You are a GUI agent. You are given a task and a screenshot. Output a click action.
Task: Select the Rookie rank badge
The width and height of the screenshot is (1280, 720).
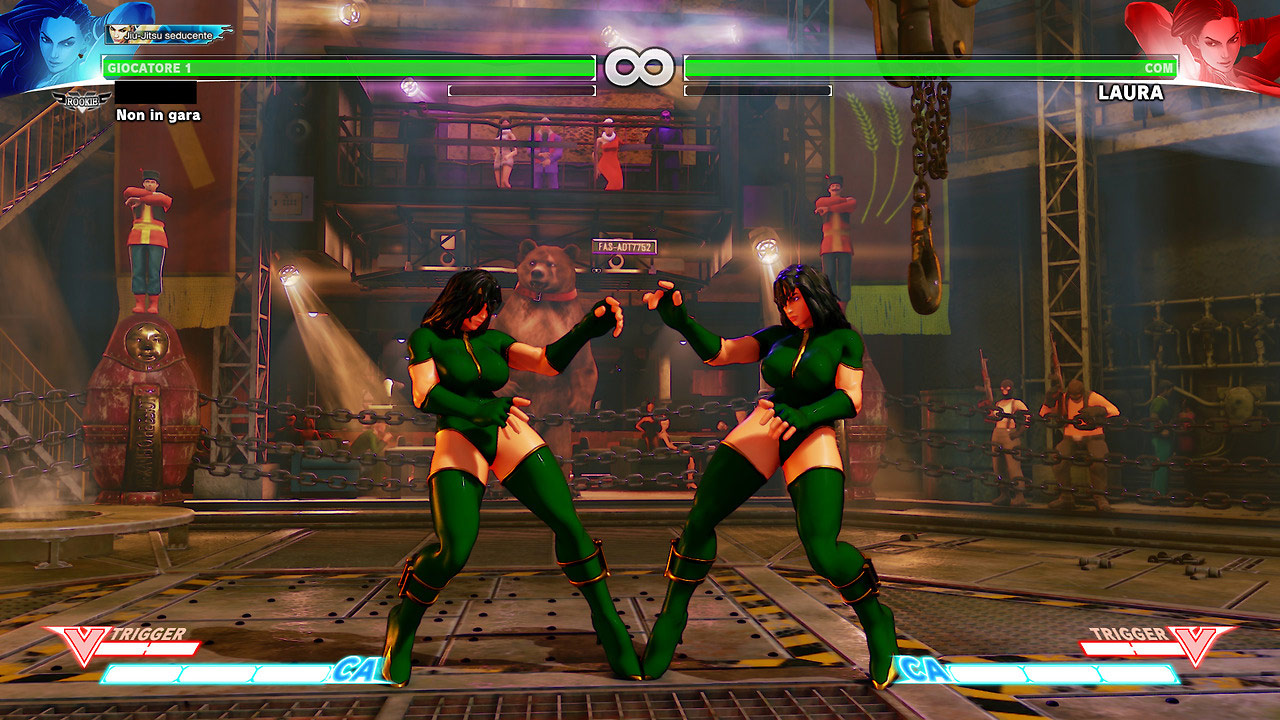coord(82,101)
